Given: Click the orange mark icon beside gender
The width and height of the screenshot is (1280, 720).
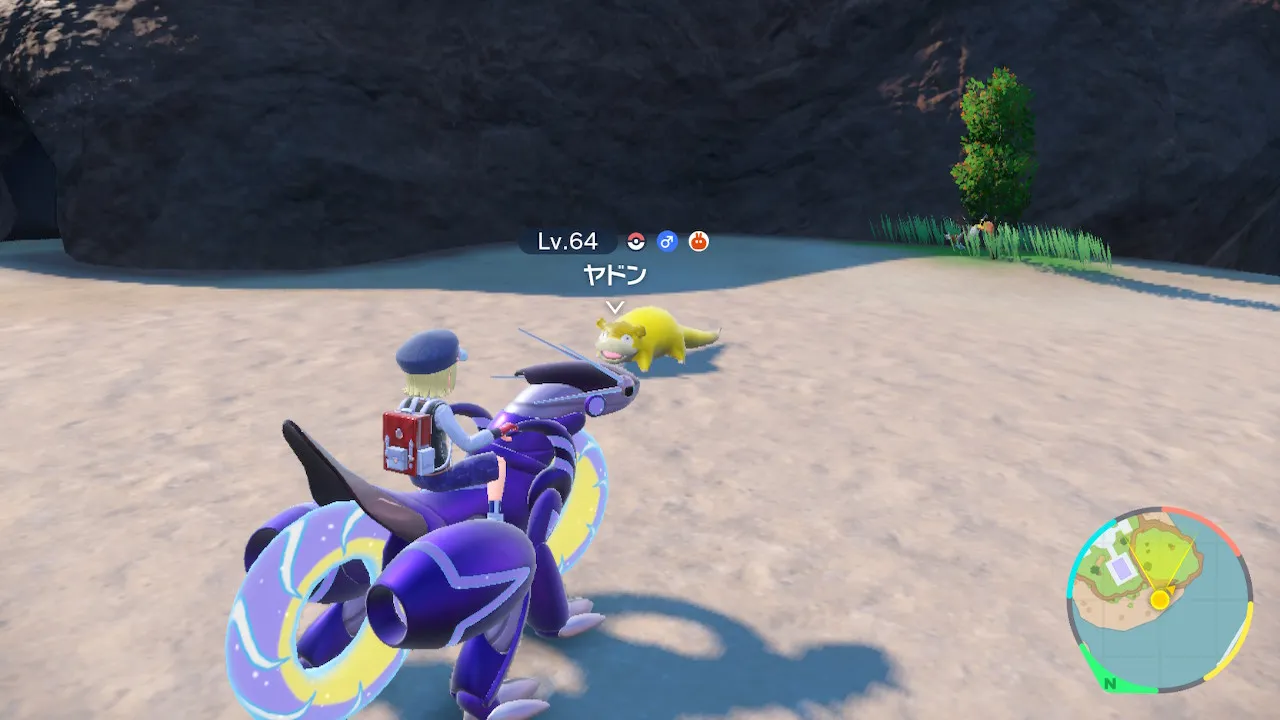Looking at the screenshot, I should click(698, 241).
